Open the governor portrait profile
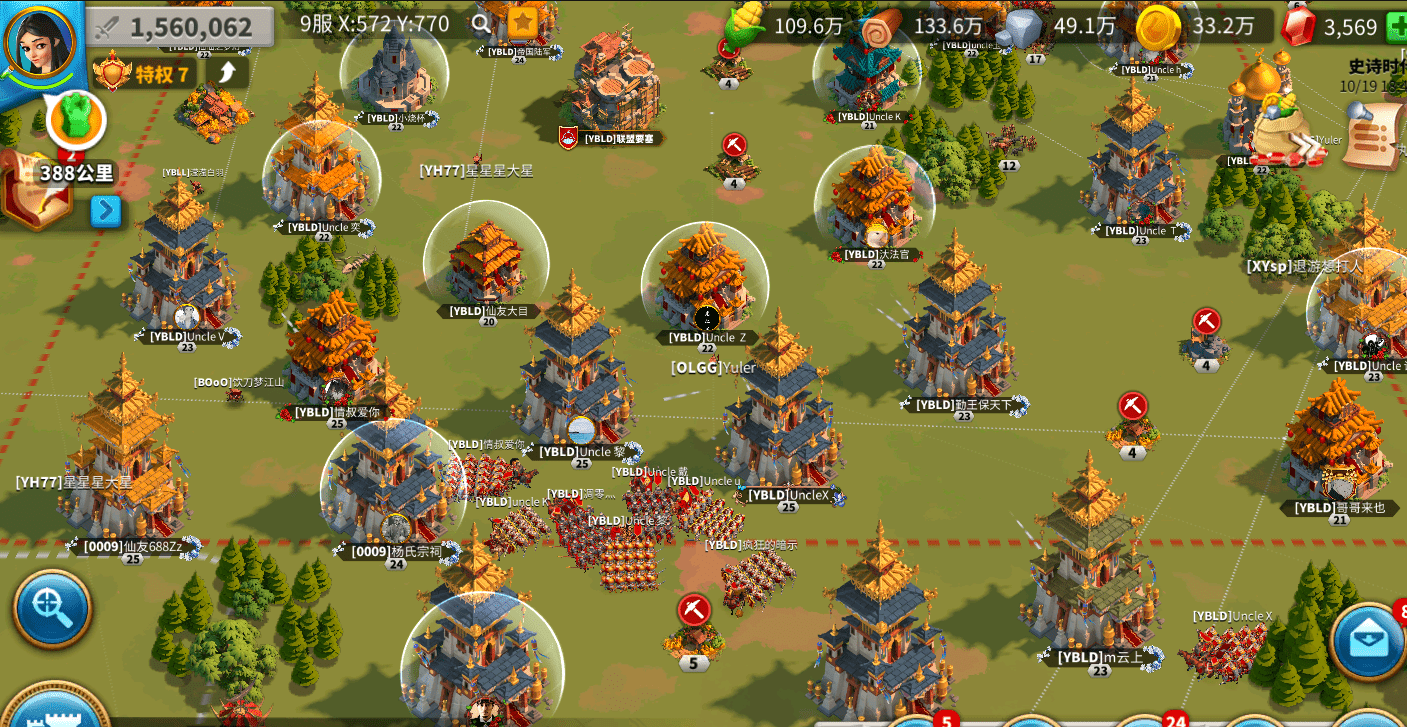 [40, 41]
